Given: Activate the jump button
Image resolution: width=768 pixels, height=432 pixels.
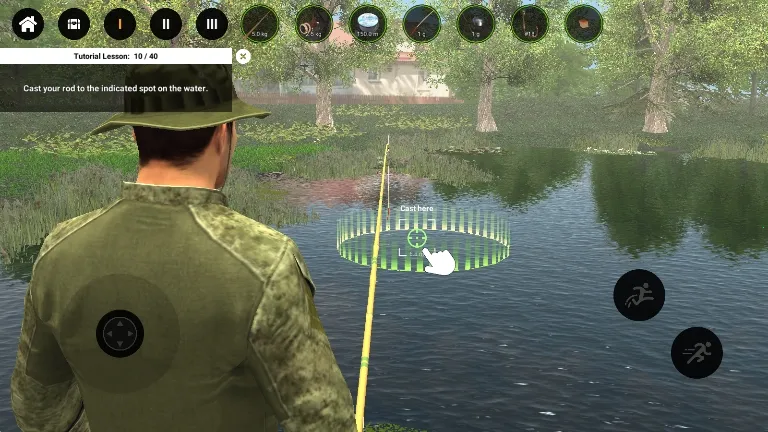Looking at the screenshot, I should (639, 295).
